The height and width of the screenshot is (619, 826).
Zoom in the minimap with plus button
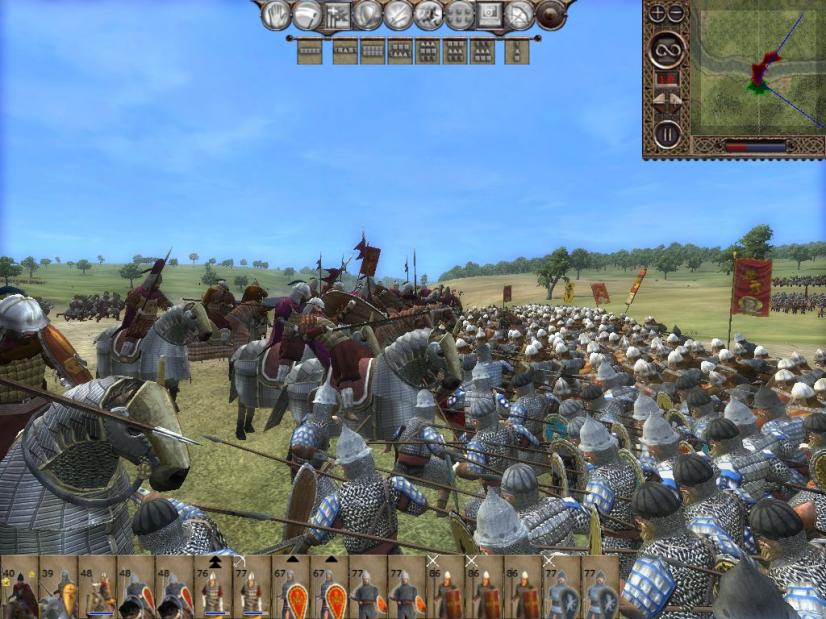657,14
